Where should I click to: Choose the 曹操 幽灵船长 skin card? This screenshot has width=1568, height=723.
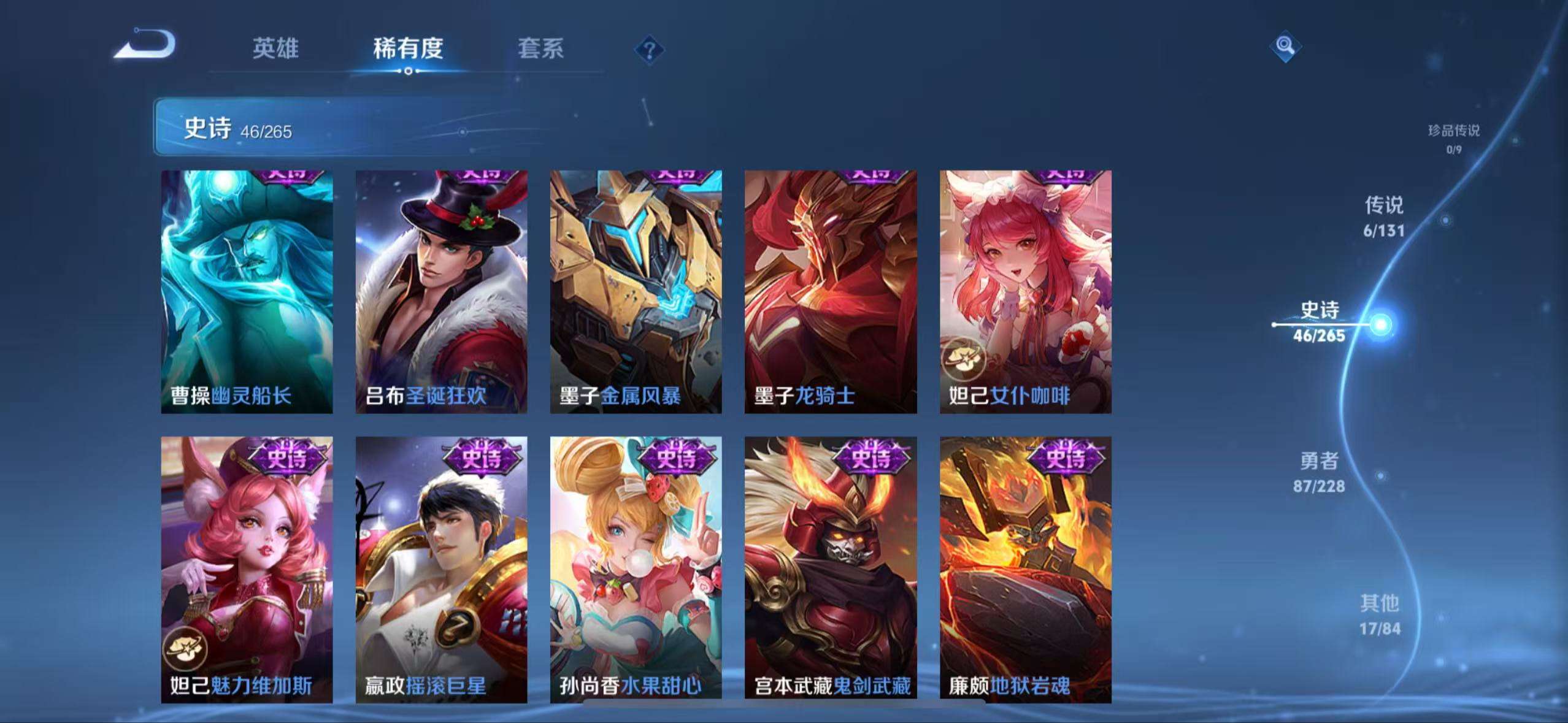247,291
